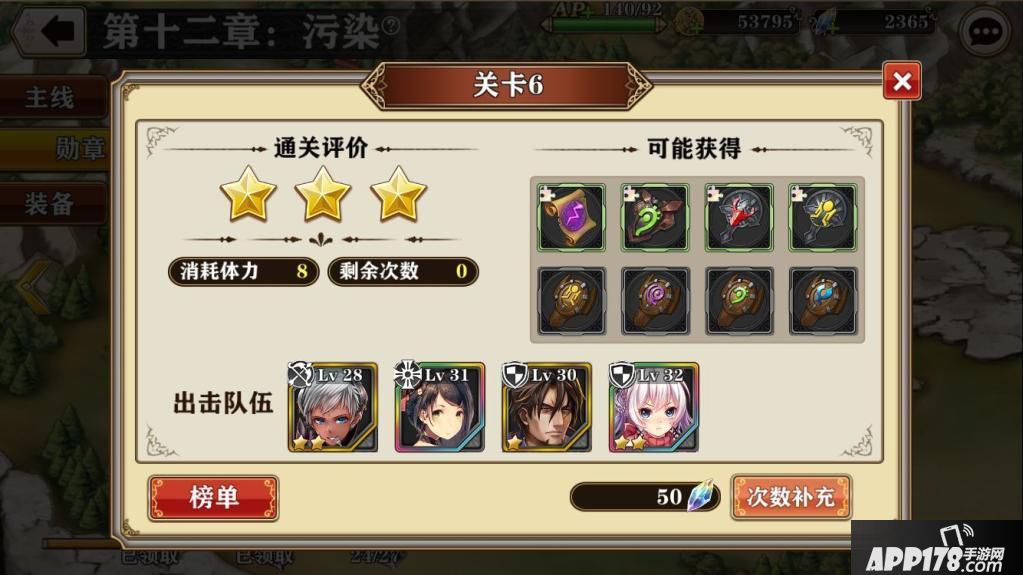
Task: View the purple swirl shield reward
Action: [x=654, y=300]
